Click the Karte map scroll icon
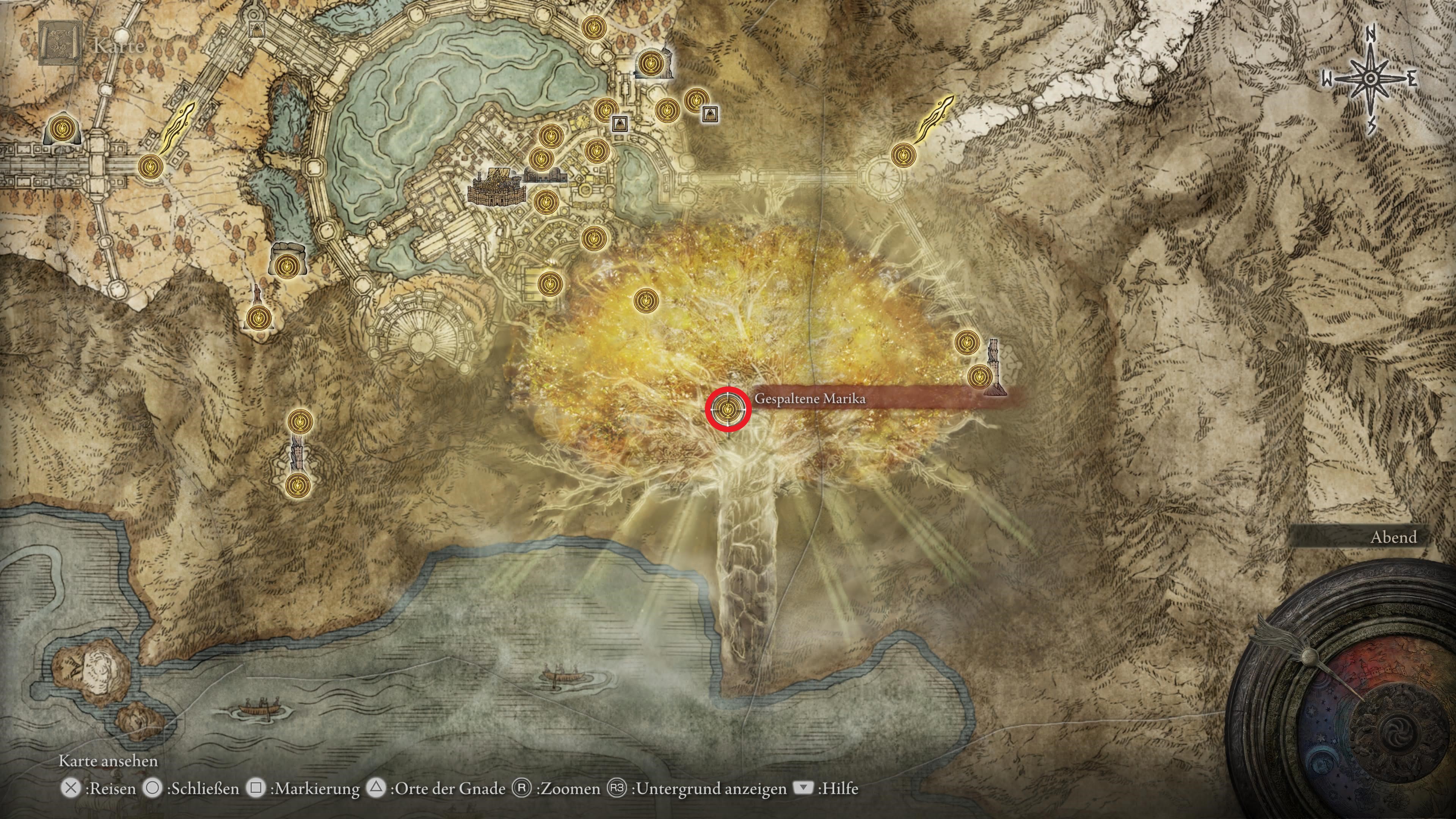 (x=60, y=44)
